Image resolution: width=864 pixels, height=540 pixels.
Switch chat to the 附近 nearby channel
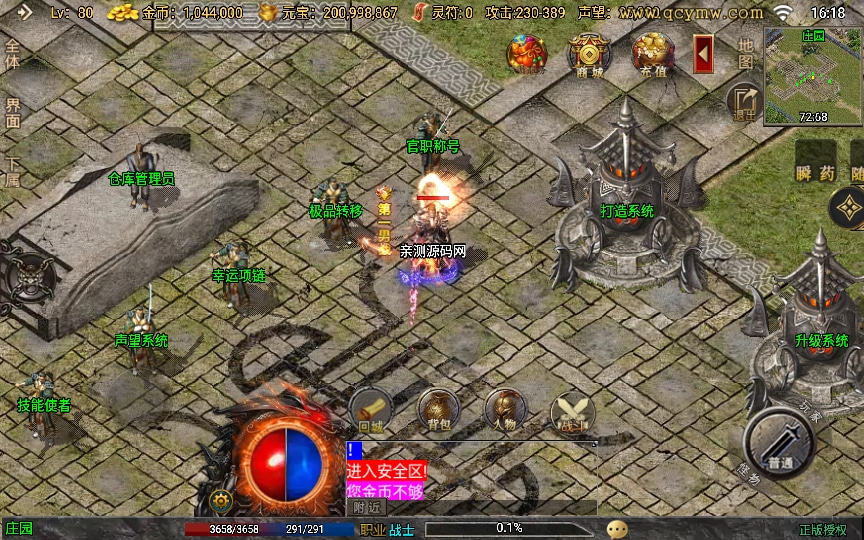tap(369, 507)
